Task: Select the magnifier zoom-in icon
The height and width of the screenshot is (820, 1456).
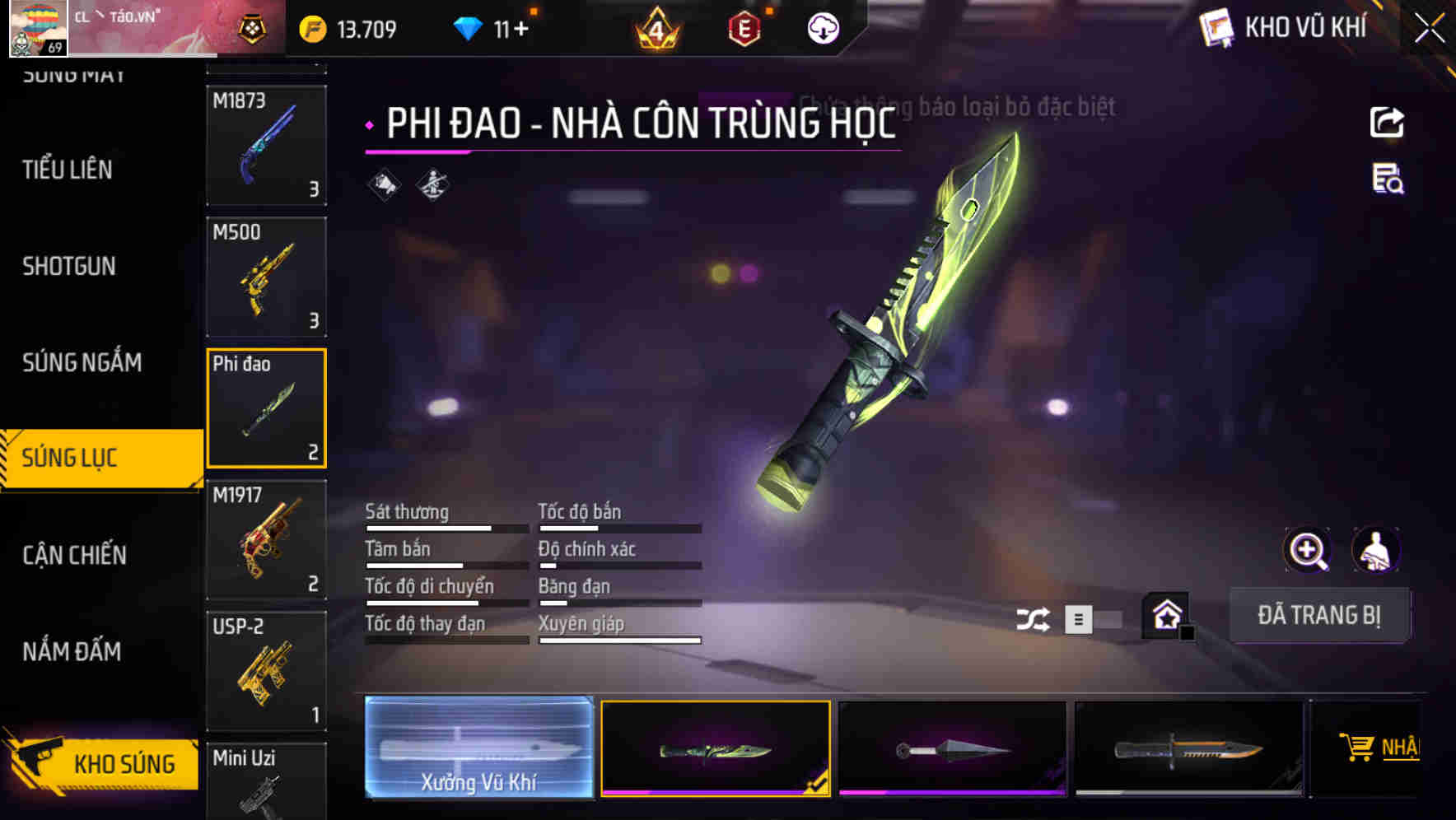Action: click(x=1308, y=549)
